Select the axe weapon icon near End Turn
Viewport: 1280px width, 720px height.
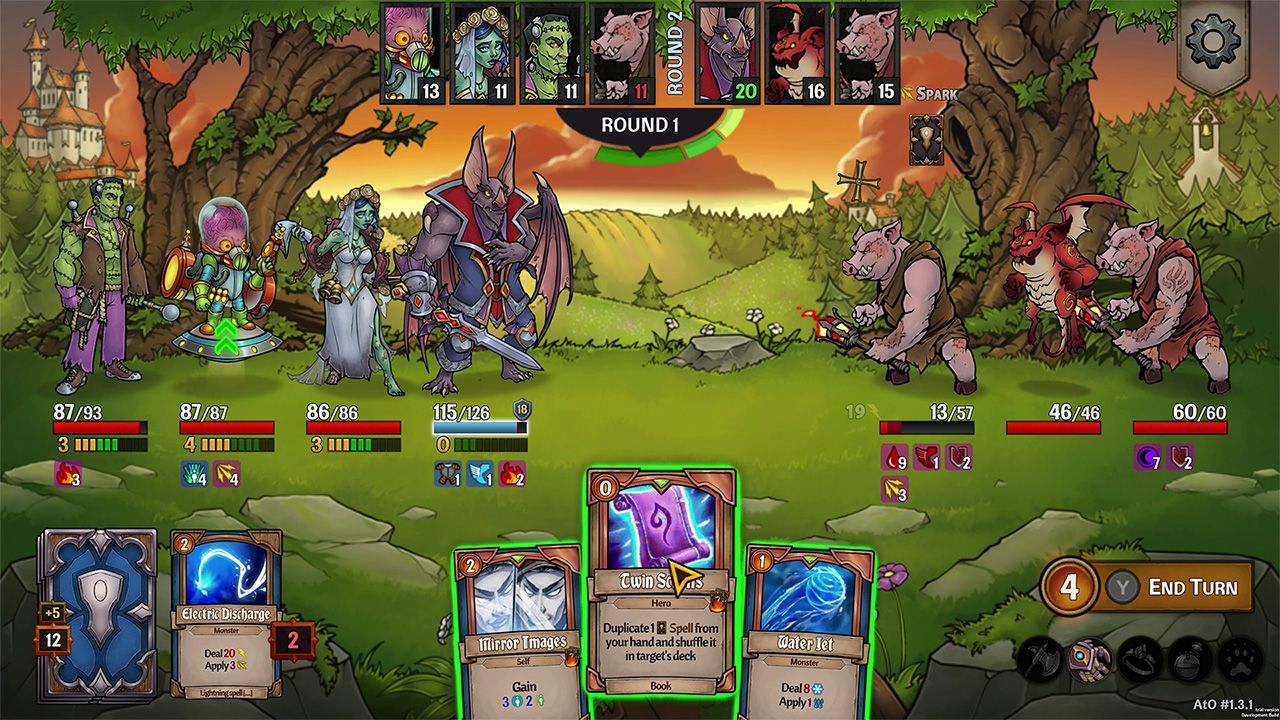1038,660
